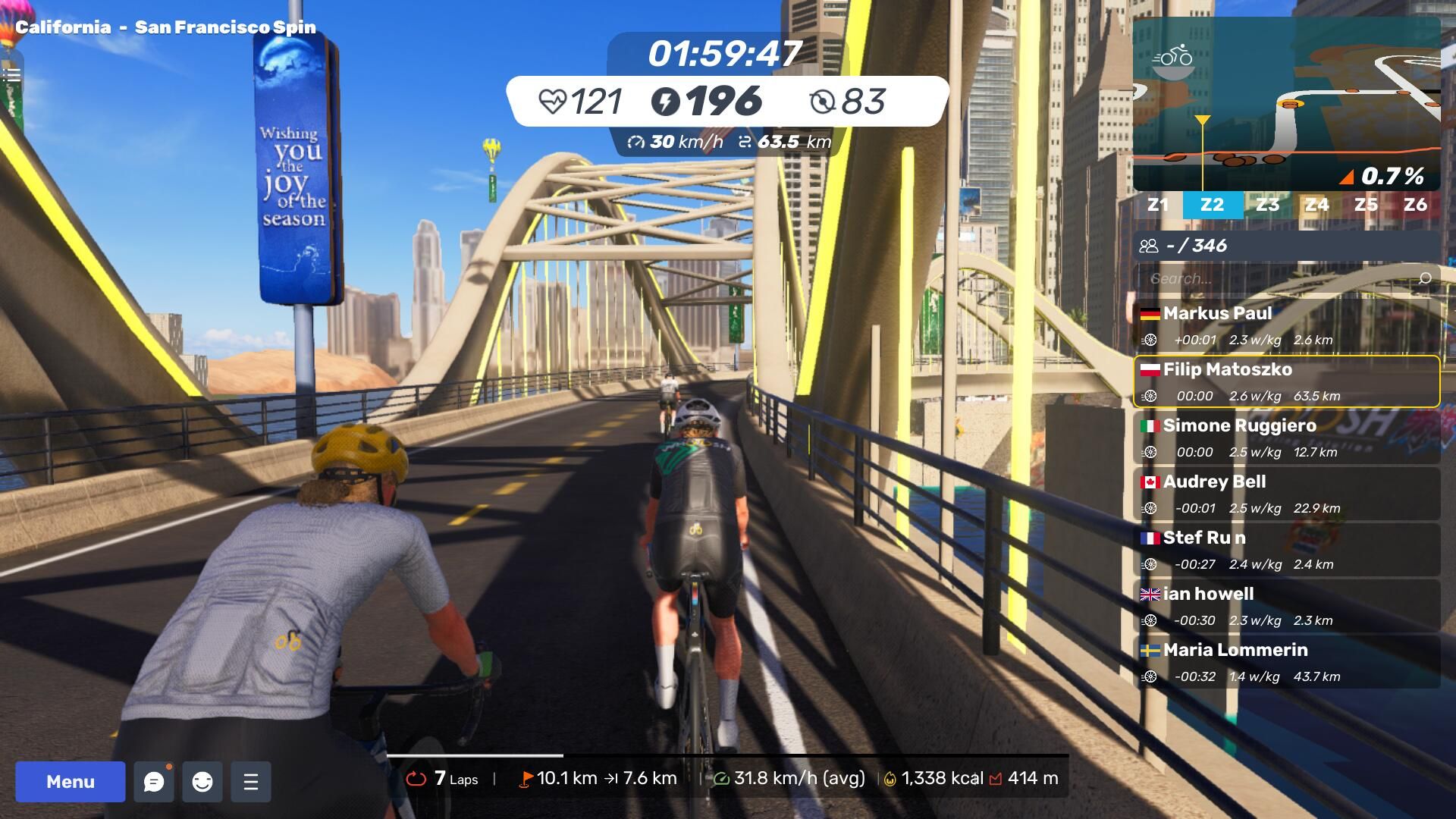Choose Simone Ruggiero from nearby riders
Screen dimensions: 1456x819
[x=1286, y=438]
